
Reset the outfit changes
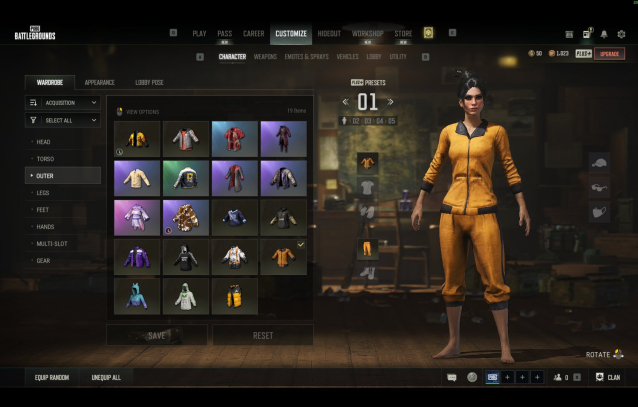click(262, 335)
